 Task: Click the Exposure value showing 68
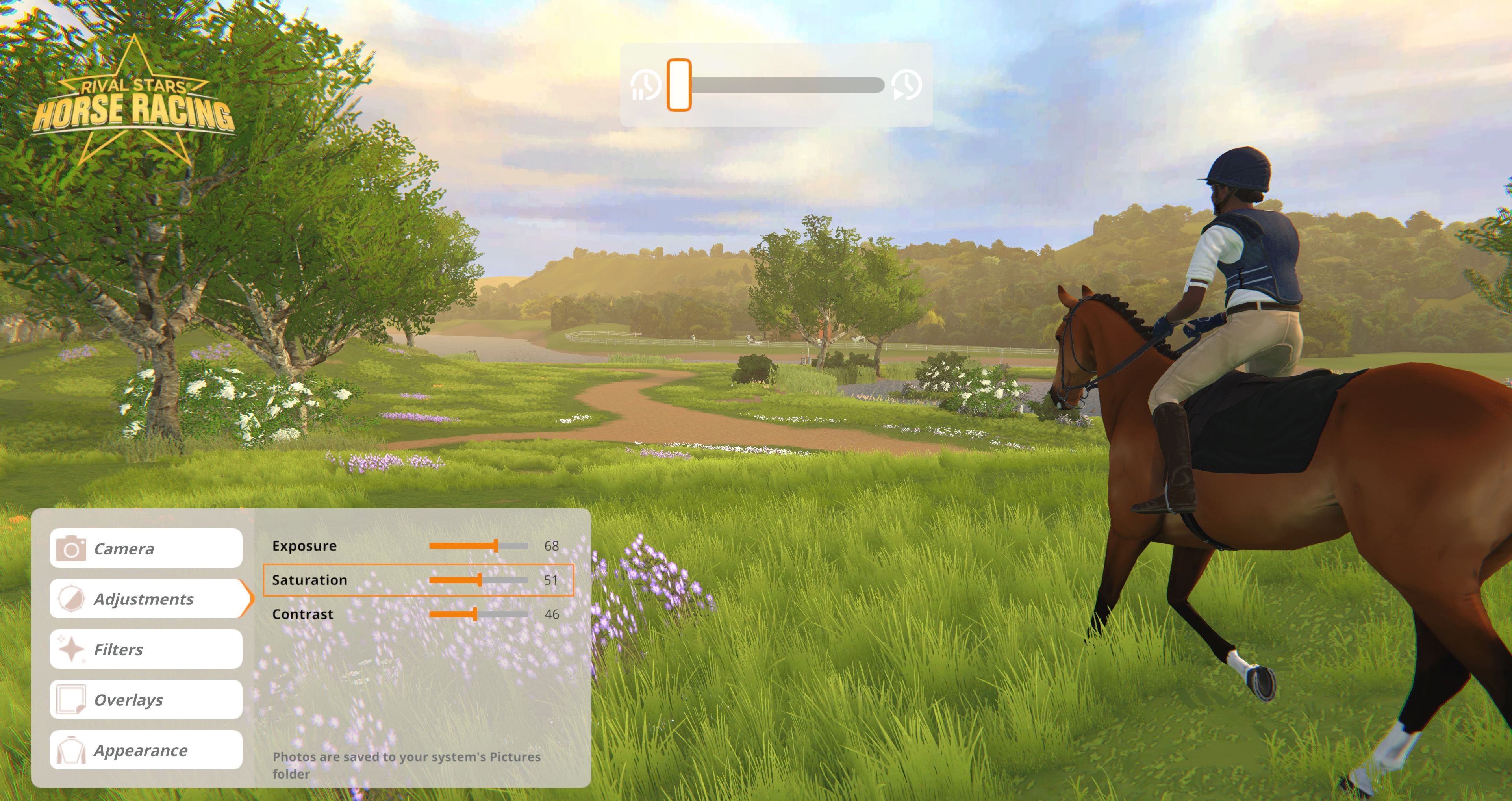pyautogui.click(x=552, y=545)
